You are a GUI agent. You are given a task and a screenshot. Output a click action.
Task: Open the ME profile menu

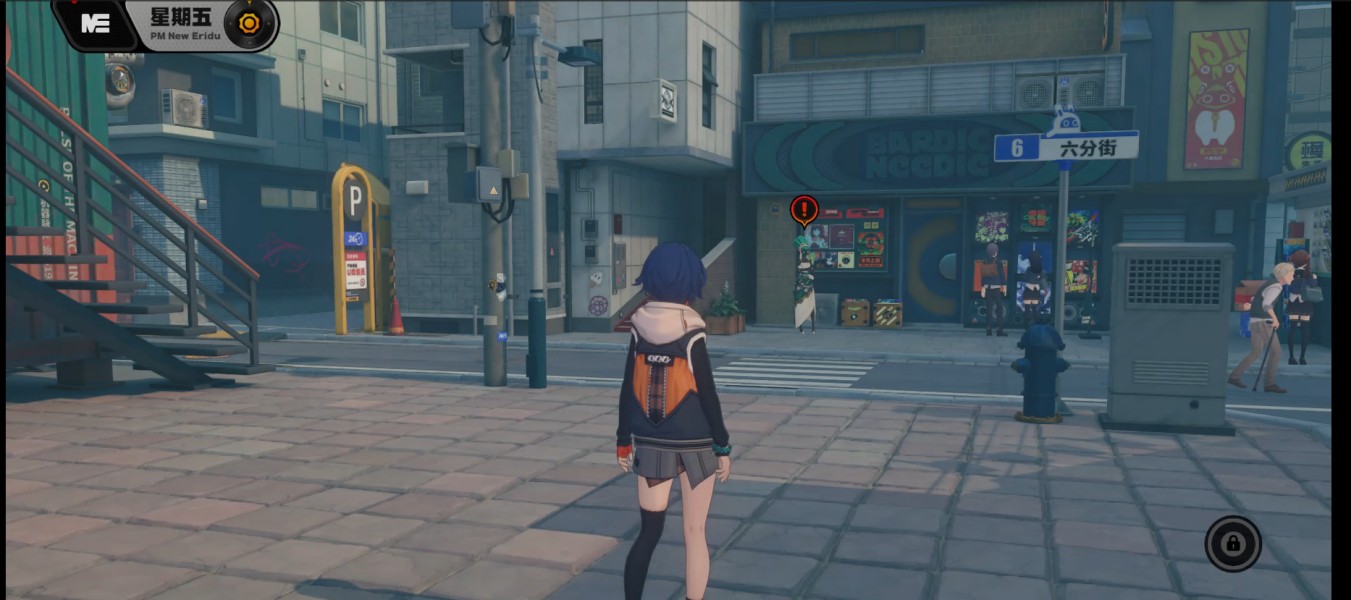point(96,24)
